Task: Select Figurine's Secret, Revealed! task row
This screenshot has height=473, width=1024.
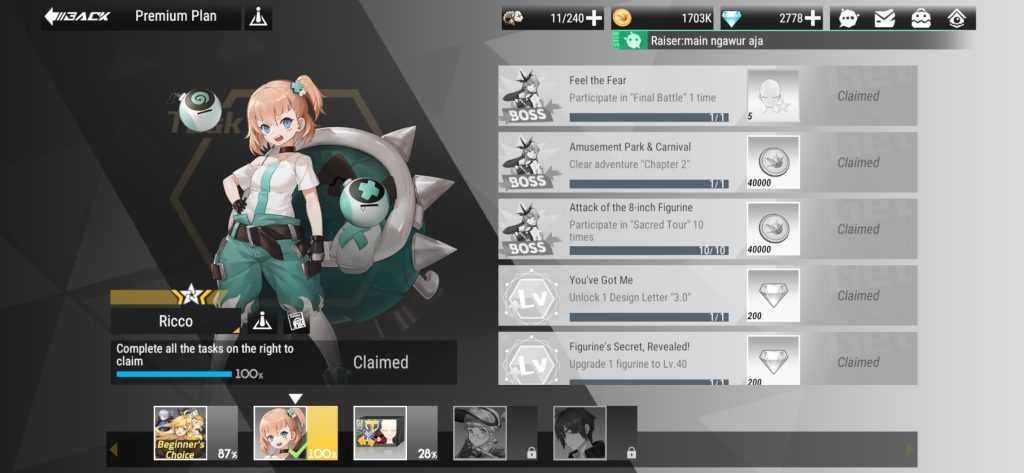Action: coord(648,359)
